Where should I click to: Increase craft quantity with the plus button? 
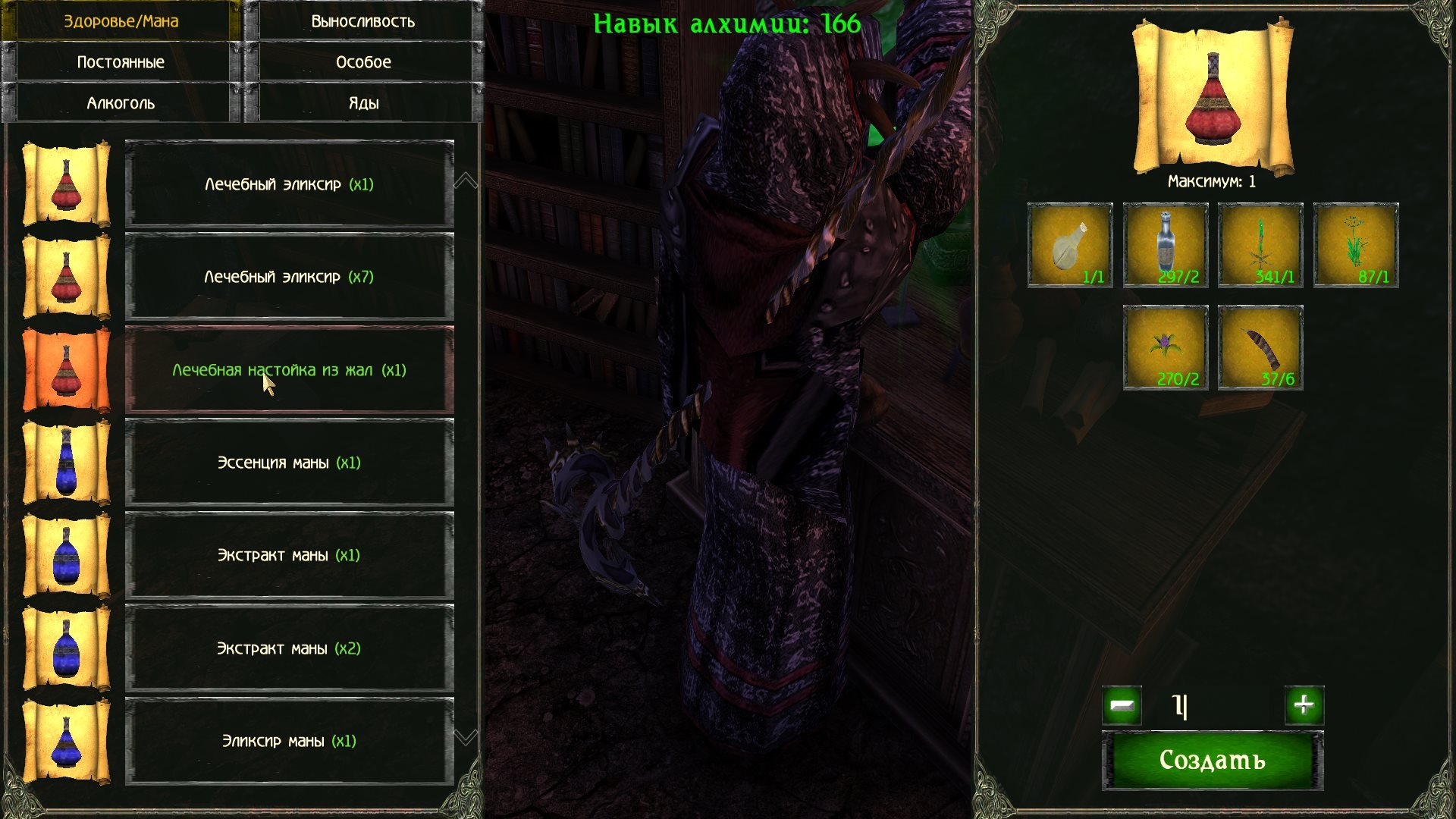point(1304,706)
